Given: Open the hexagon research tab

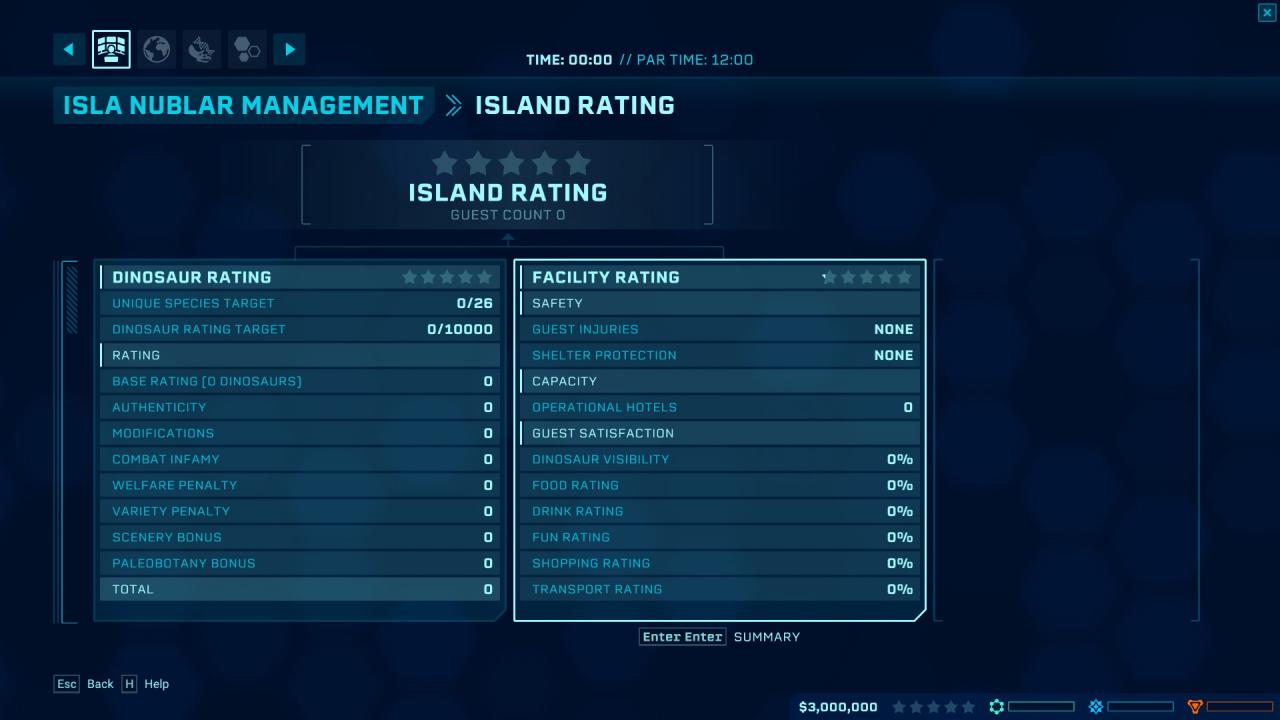Looking at the screenshot, I should [x=247, y=49].
